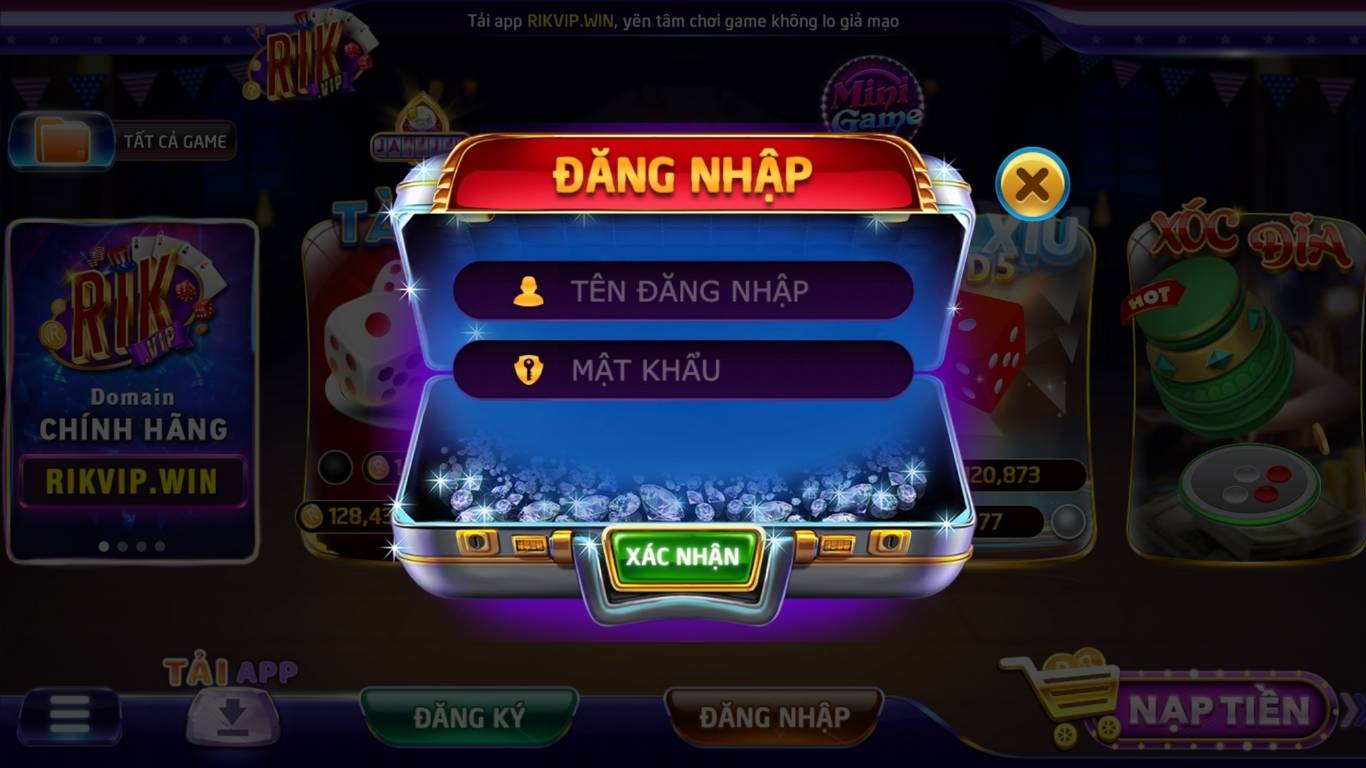Dismiss the login popup via the X button
The height and width of the screenshot is (768, 1366).
(1034, 183)
